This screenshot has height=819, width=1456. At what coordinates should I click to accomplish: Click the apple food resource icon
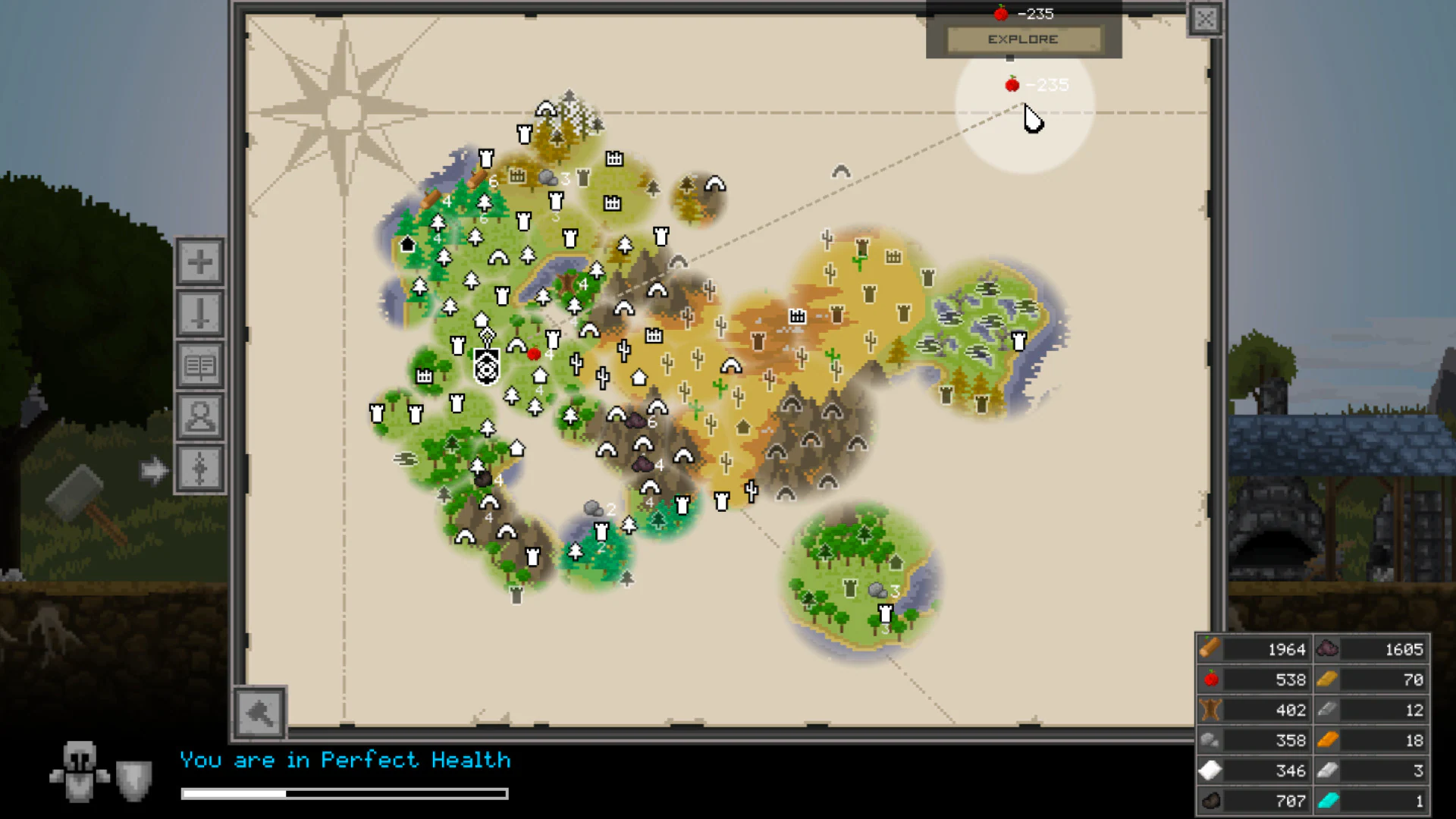tap(1210, 679)
